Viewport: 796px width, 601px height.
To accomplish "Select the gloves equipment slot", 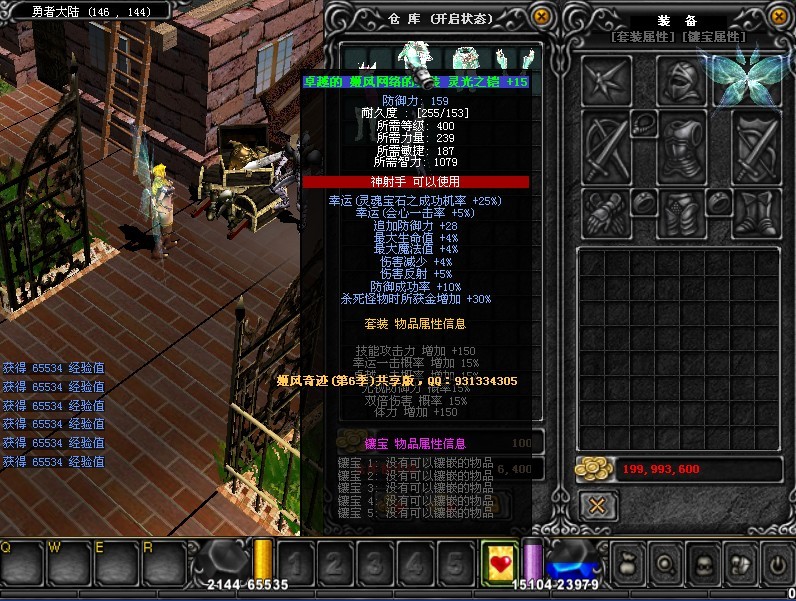I will tap(606, 212).
